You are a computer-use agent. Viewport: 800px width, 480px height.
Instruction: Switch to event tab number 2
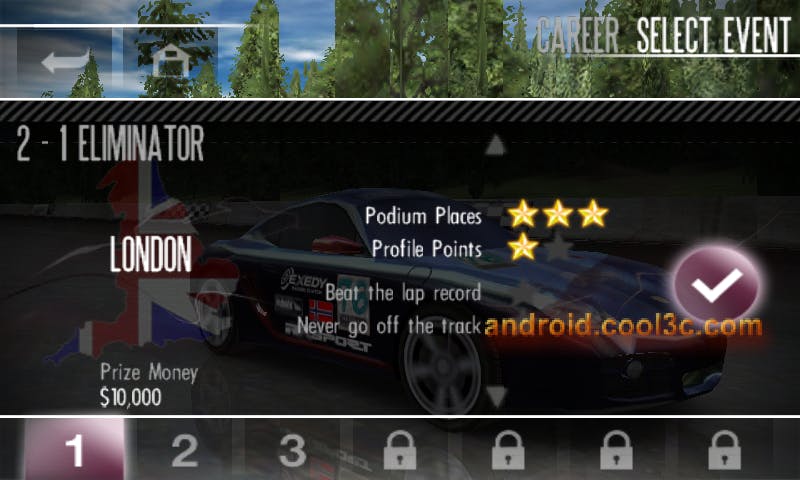[x=184, y=451]
